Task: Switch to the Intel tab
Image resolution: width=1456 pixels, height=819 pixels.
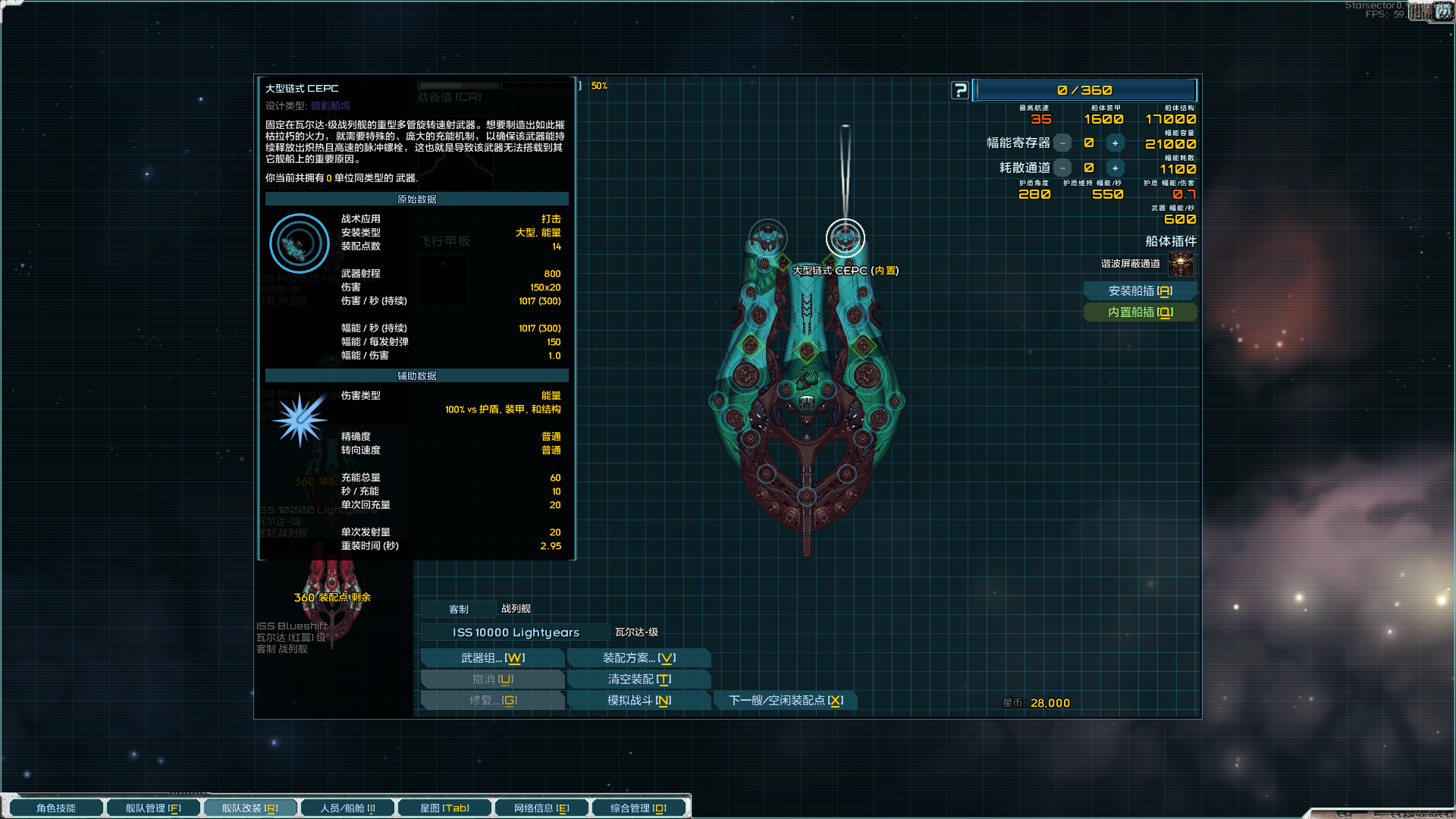Action: coord(541,808)
